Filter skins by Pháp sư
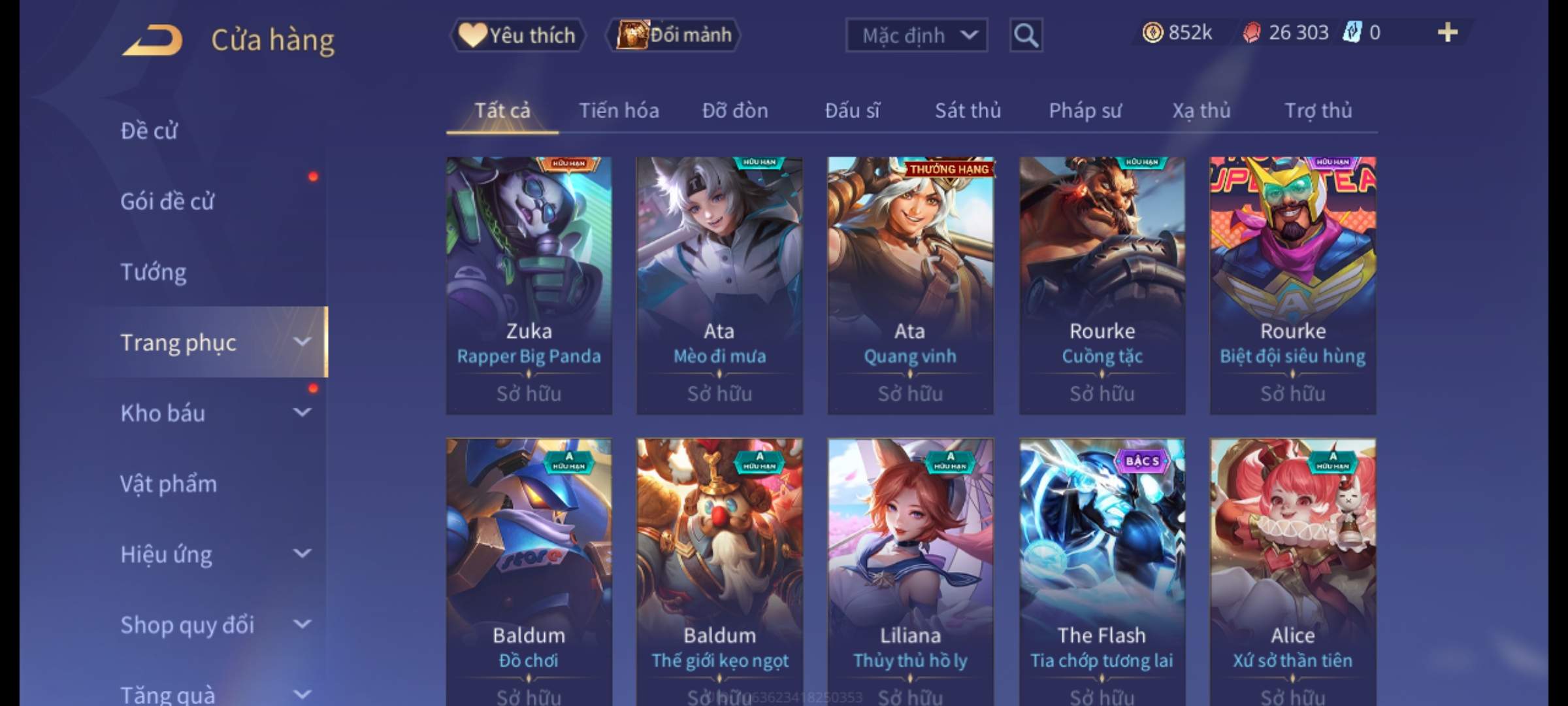This screenshot has height=706, width=1568. point(1085,110)
